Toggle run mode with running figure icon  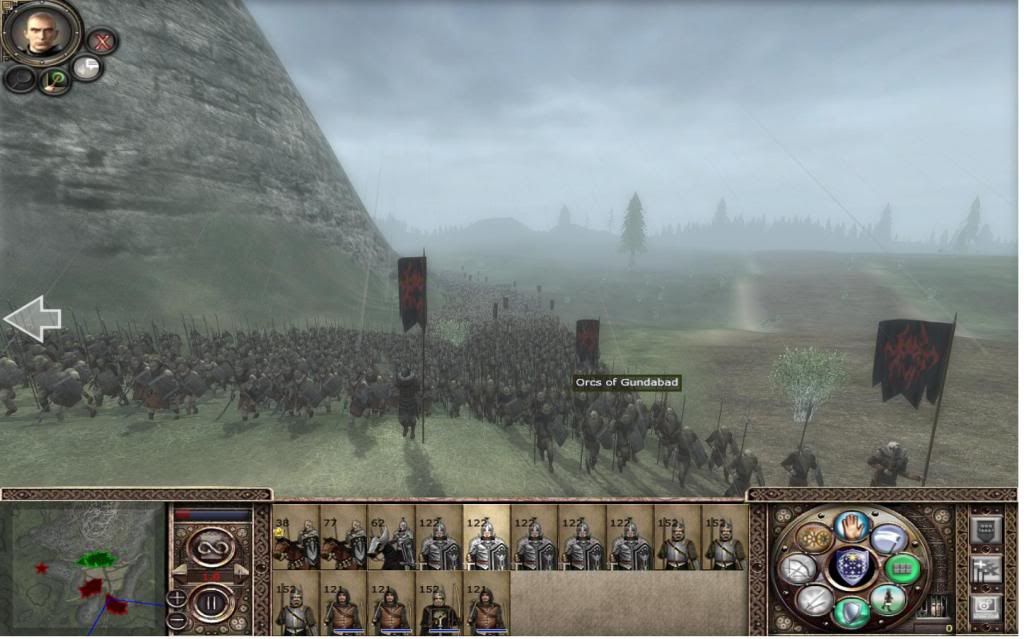(x=887, y=599)
